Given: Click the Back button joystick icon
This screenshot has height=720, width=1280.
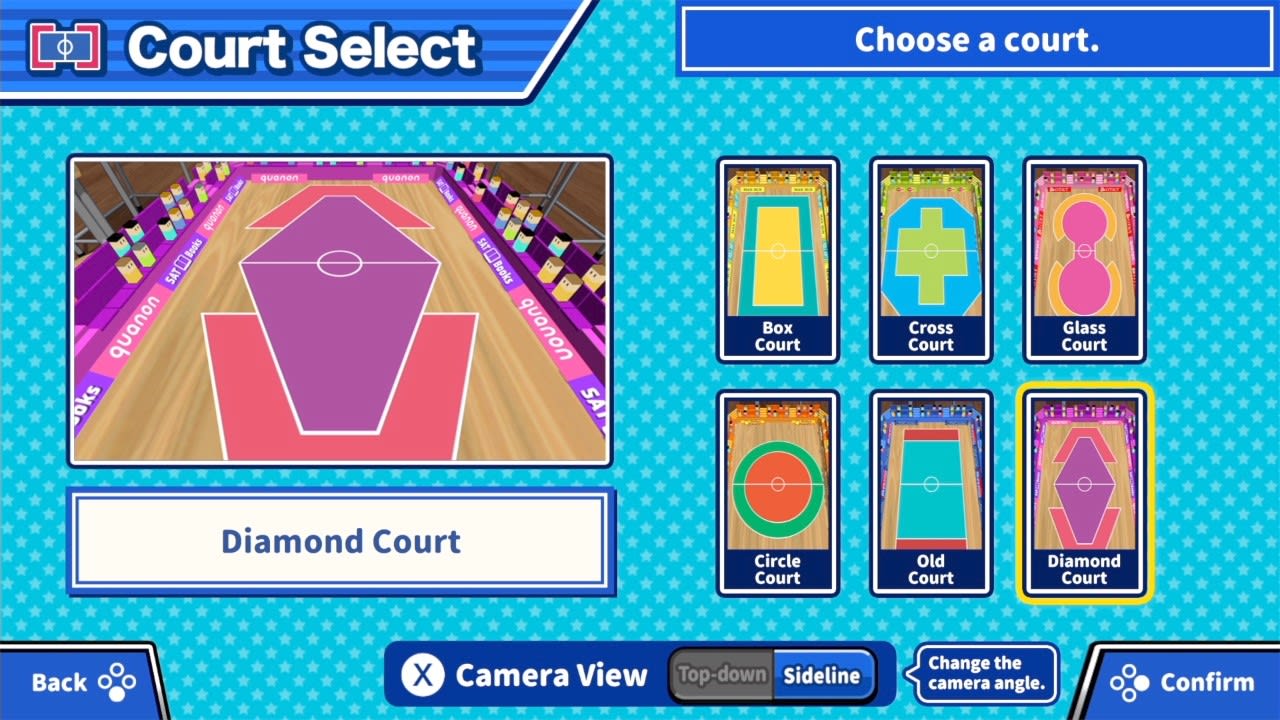Looking at the screenshot, I should (x=116, y=682).
